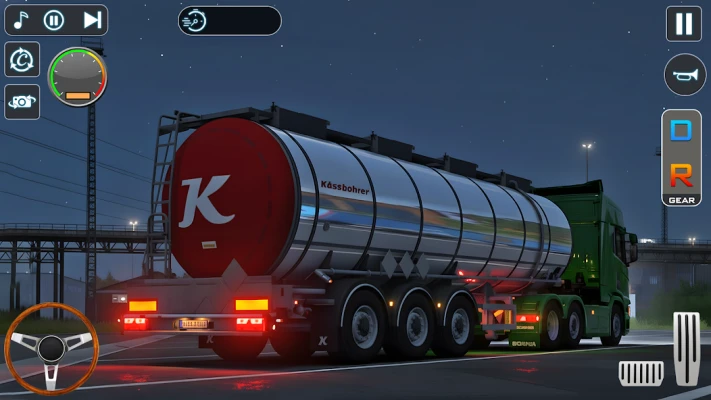Honk the truck horn
Screen dimensions: 711x400
click(x=684, y=75)
